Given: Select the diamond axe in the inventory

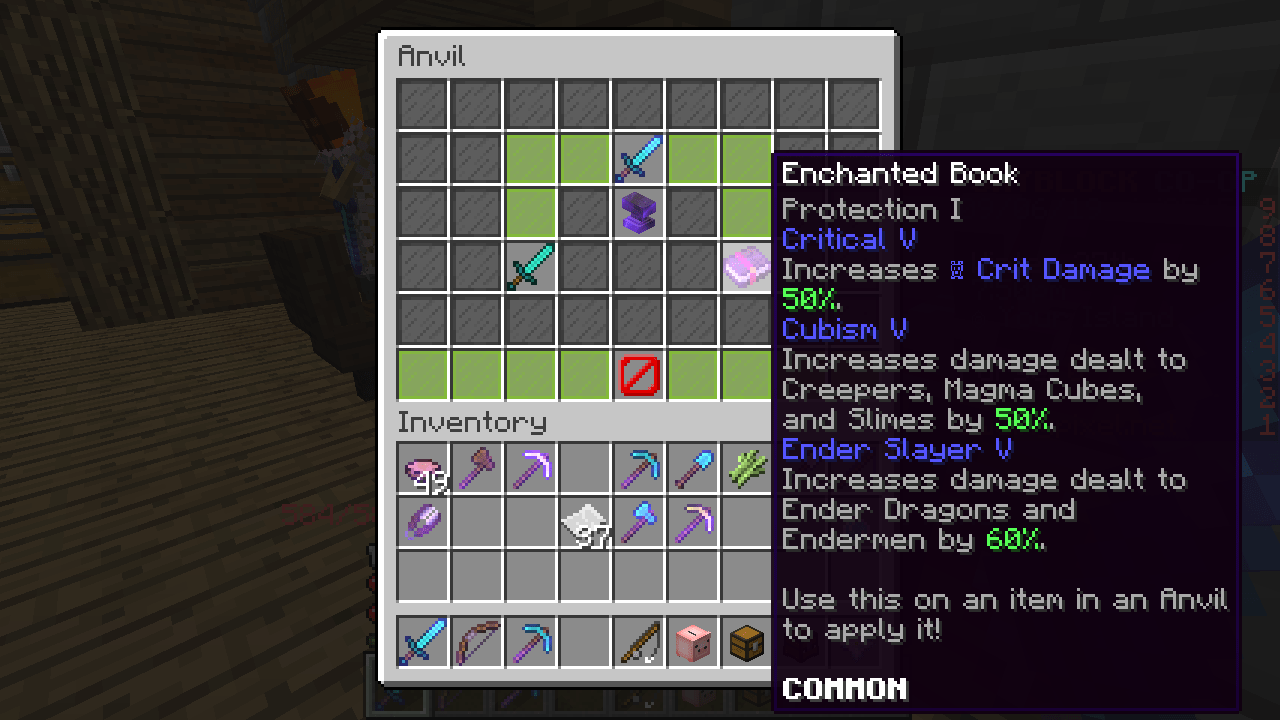Looking at the screenshot, I should pyautogui.click(x=639, y=524).
